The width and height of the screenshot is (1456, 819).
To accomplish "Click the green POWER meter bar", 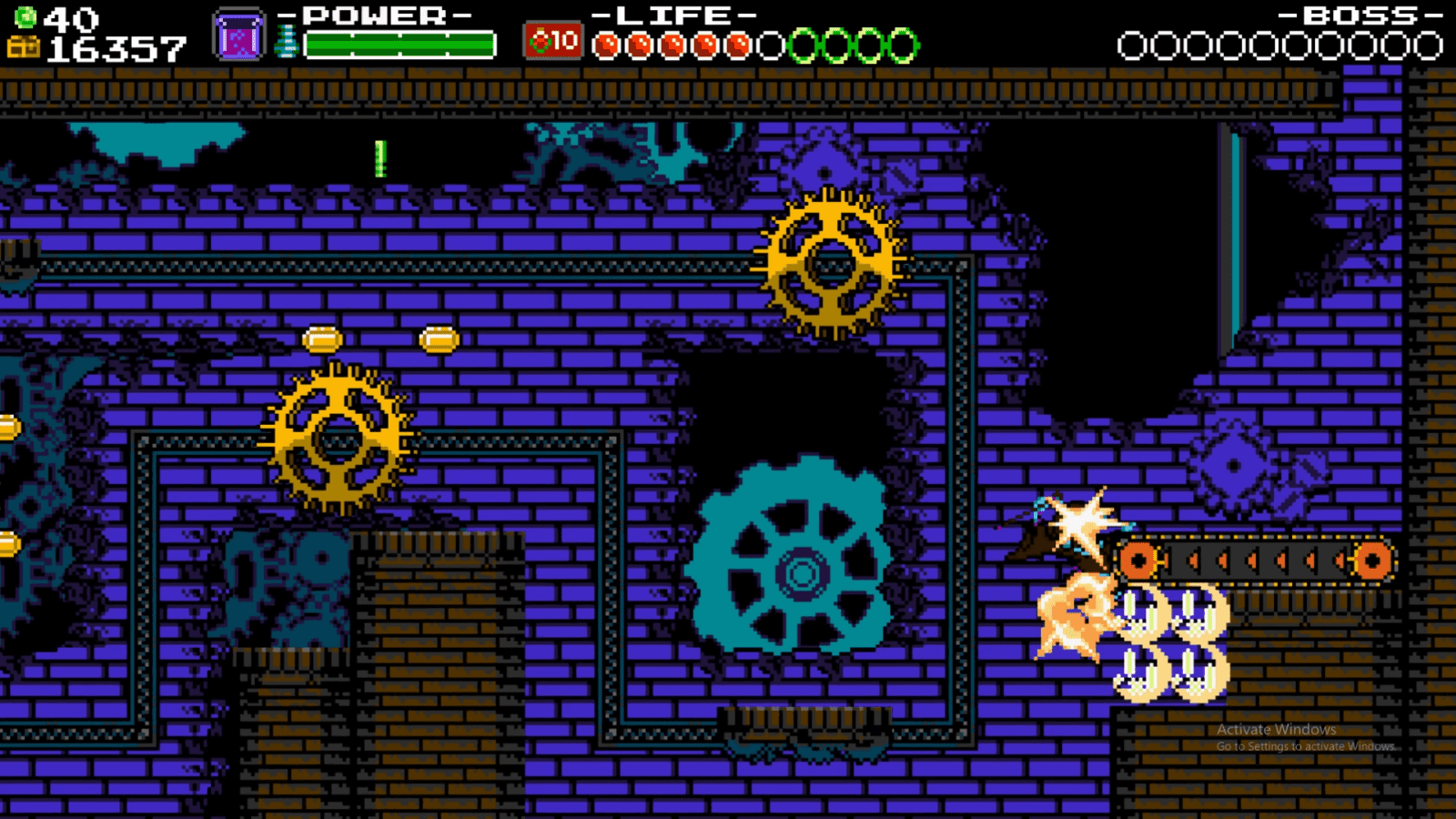I will point(400,40).
